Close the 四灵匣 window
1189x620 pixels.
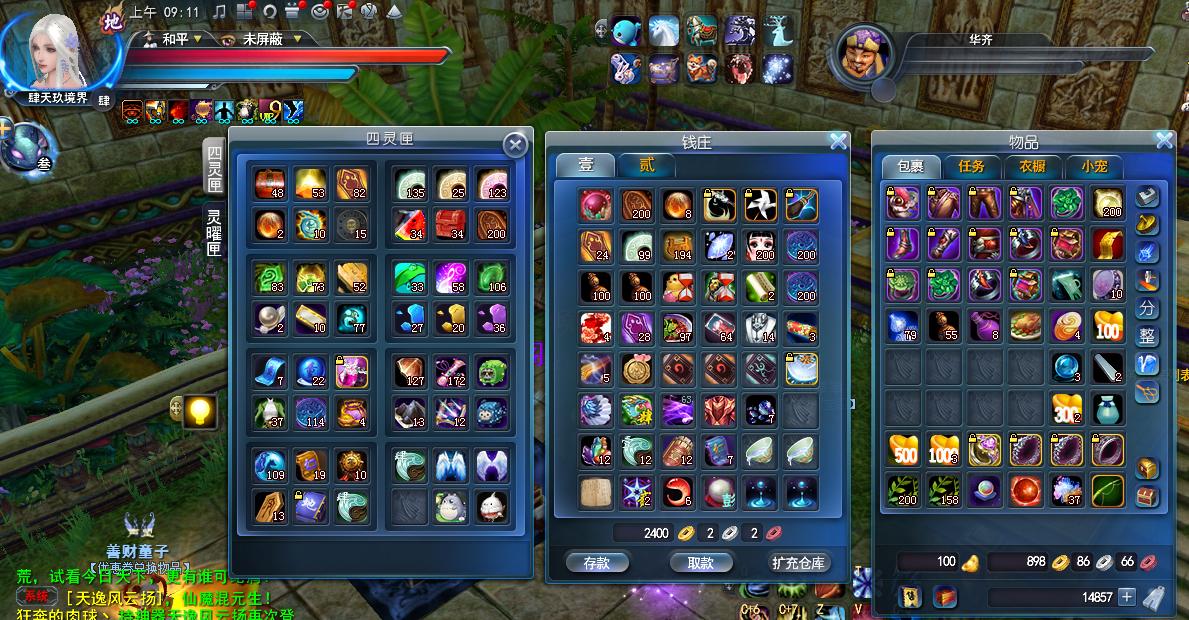click(x=515, y=145)
